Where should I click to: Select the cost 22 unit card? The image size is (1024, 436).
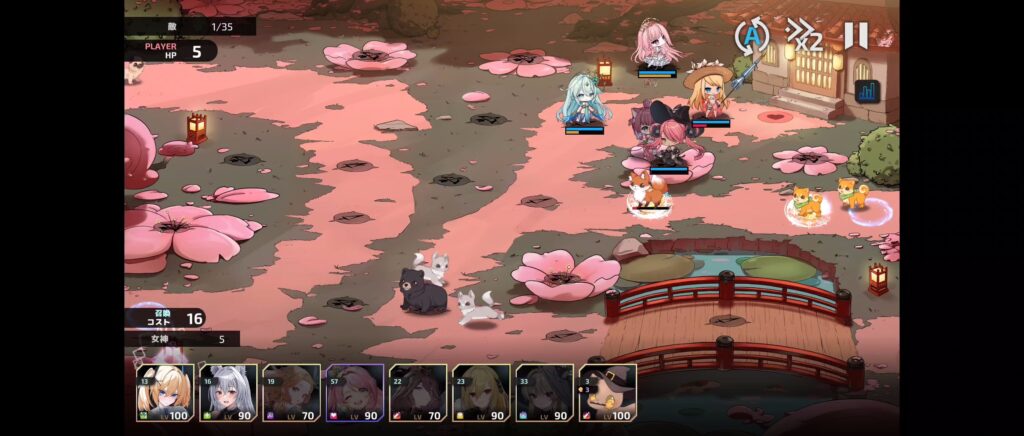tap(418, 392)
